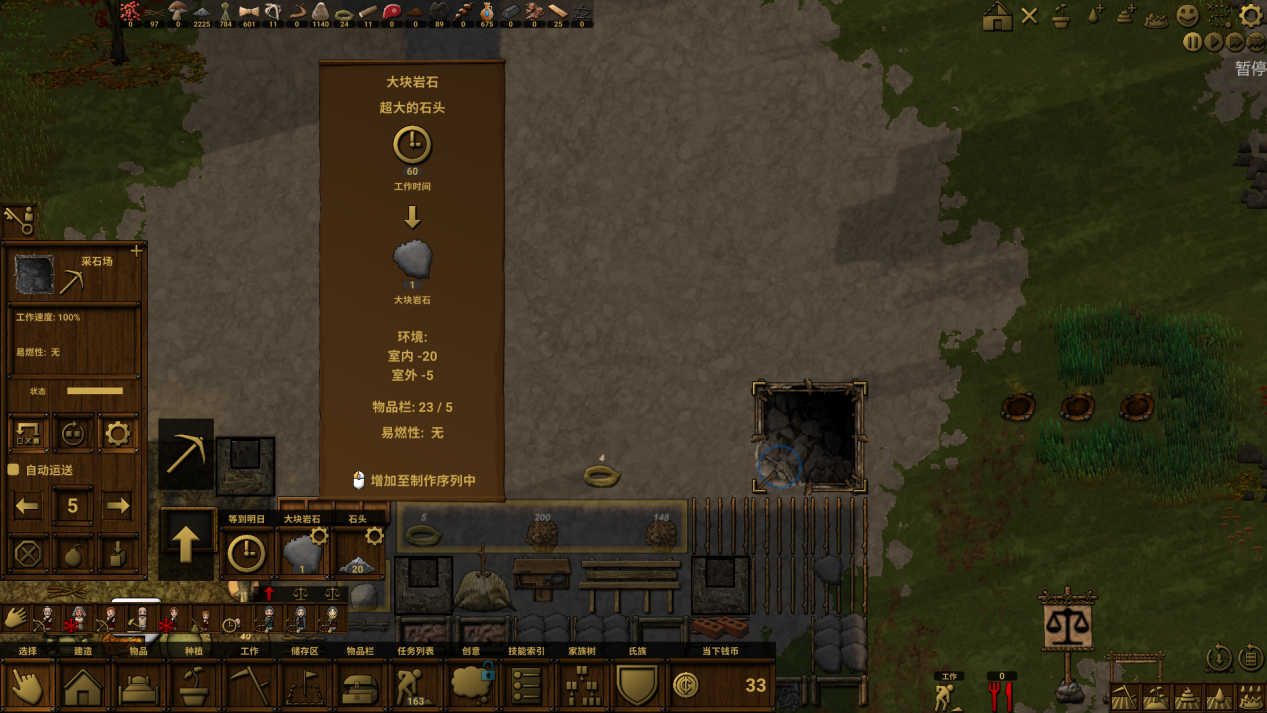Open the 建造 (Build) menu

[83, 686]
